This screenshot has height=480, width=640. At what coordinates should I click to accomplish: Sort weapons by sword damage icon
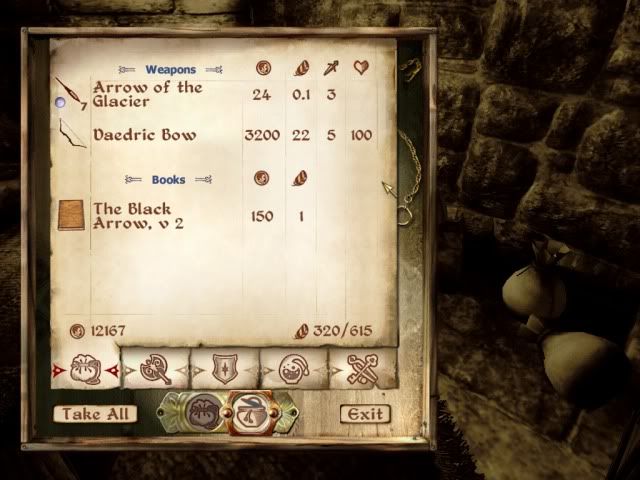(x=331, y=69)
